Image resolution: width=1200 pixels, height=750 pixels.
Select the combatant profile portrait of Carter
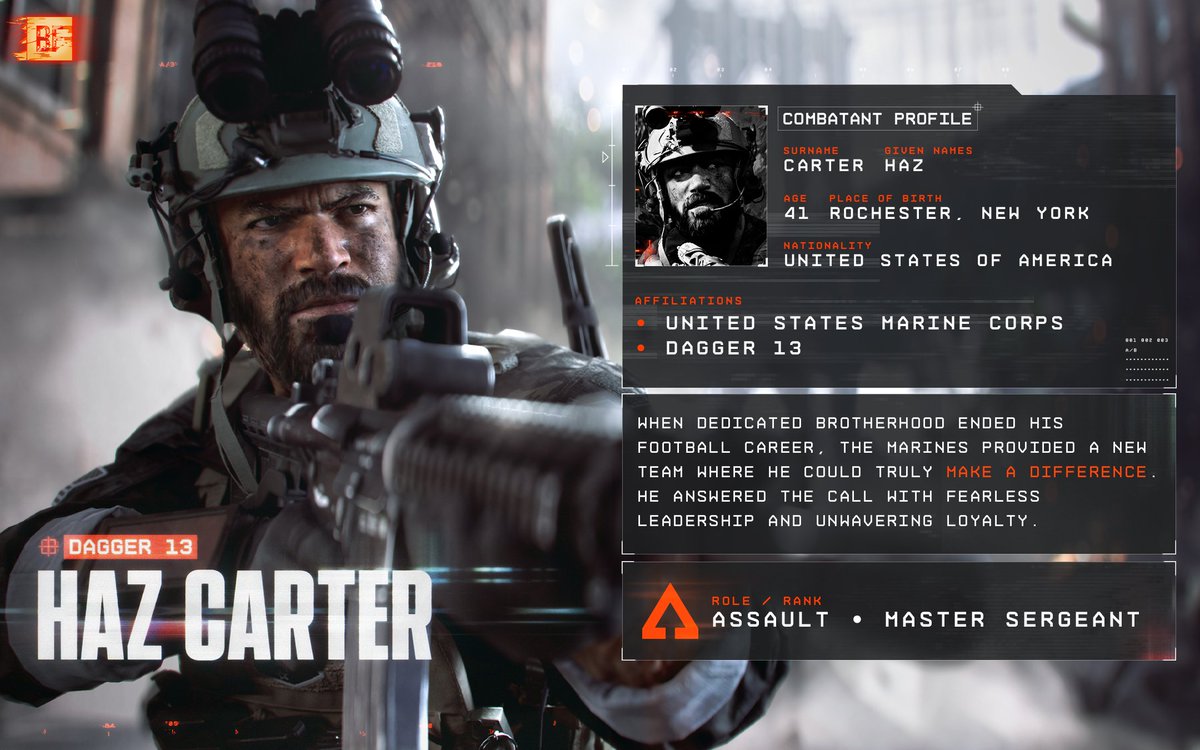pos(700,186)
